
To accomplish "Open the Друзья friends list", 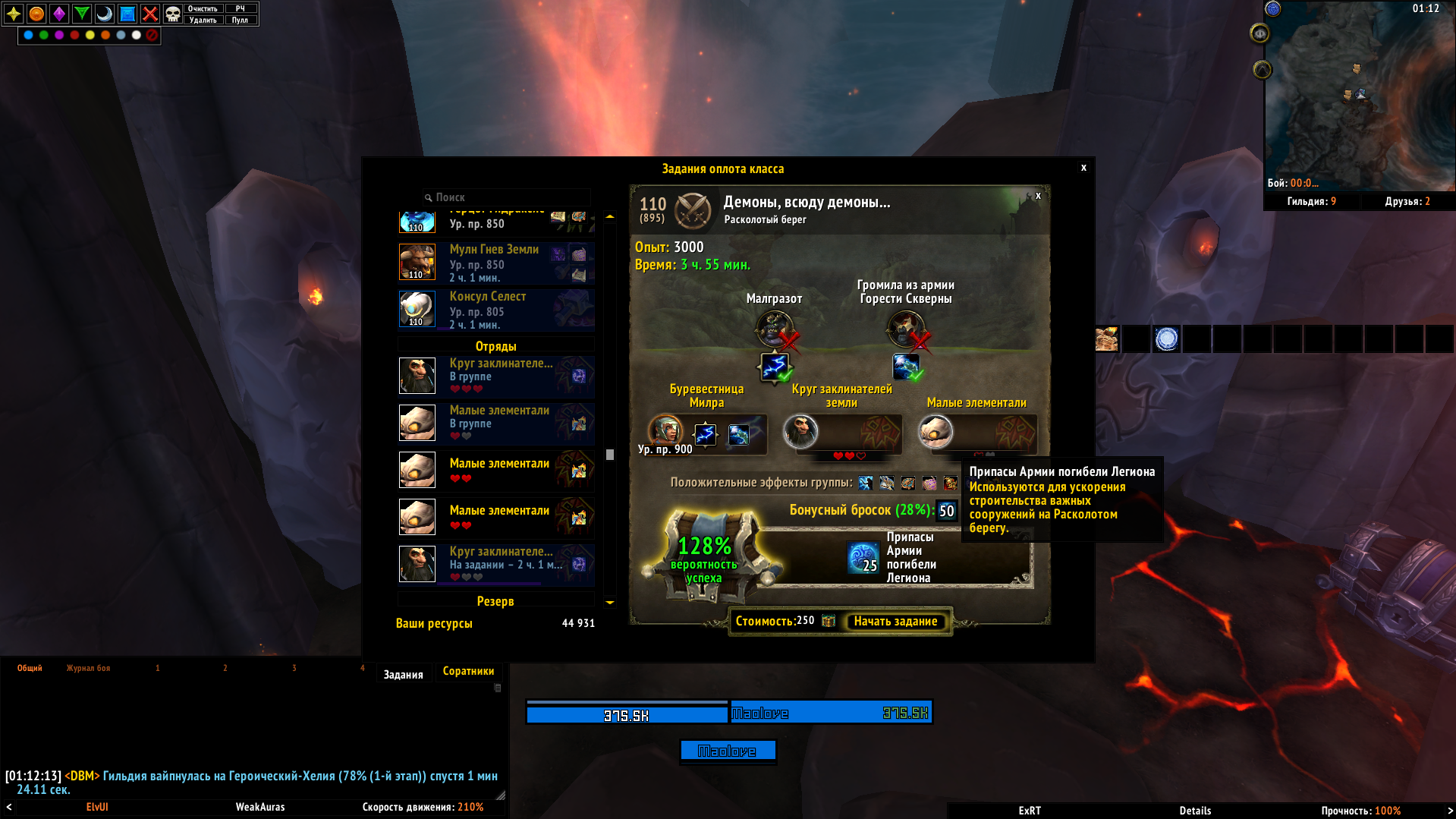I will click(1407, 201).
